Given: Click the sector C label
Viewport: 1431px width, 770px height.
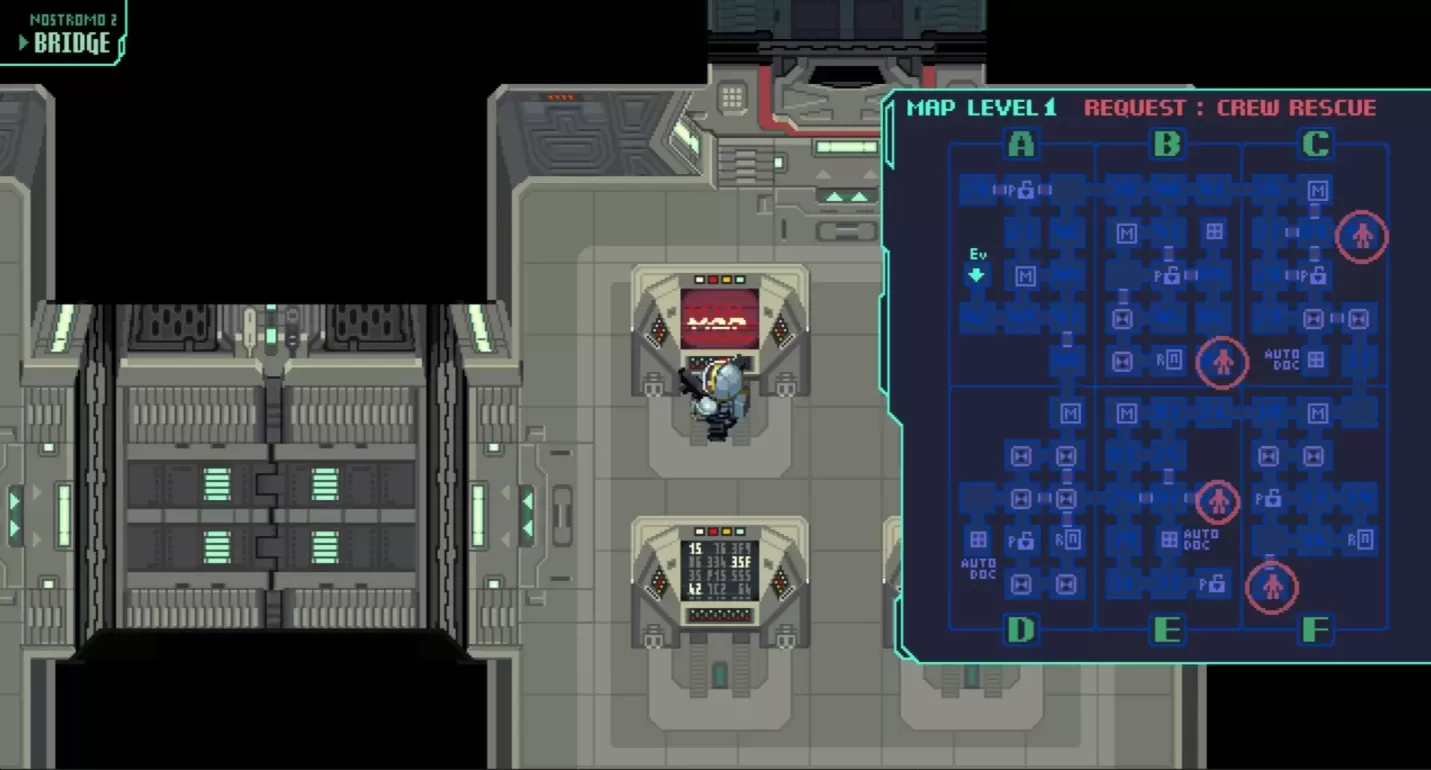Looking at the screenshot, I should [x=1316, y=146].
